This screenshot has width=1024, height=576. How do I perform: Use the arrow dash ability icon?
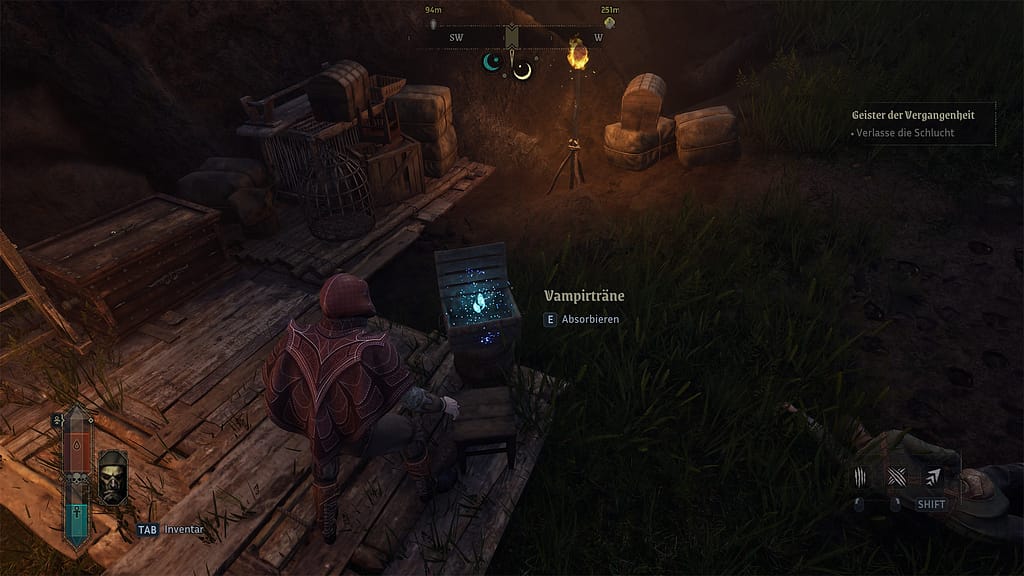coord(933,477)
